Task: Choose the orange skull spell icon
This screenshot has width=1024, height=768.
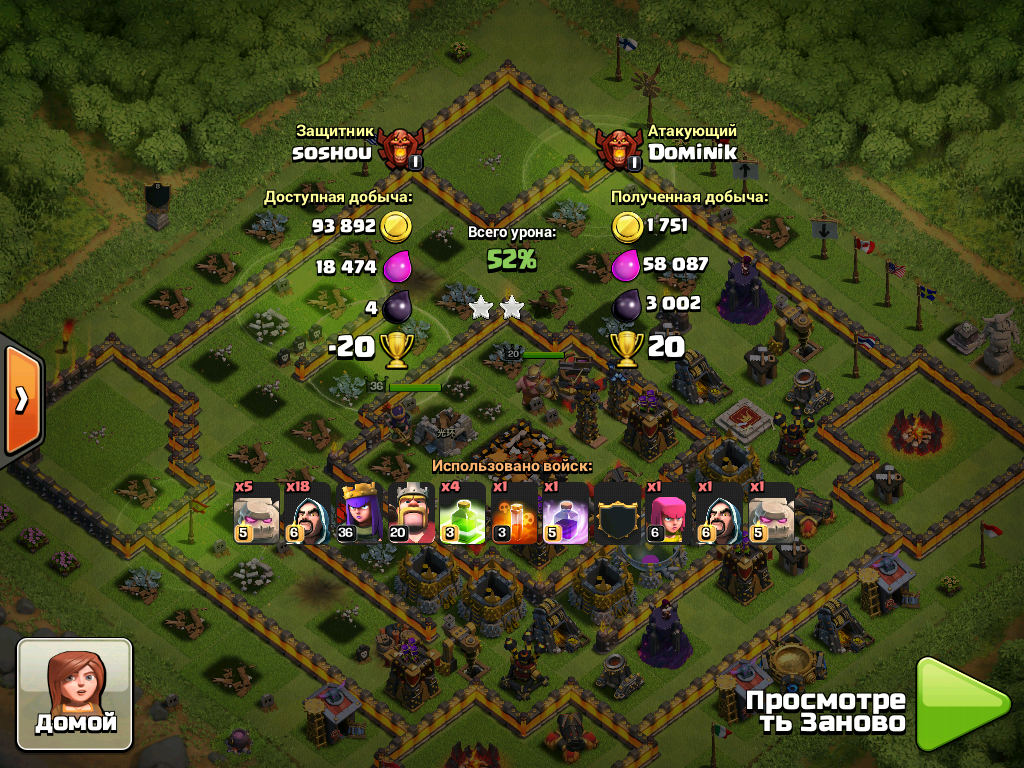Action: coord(514,513)
